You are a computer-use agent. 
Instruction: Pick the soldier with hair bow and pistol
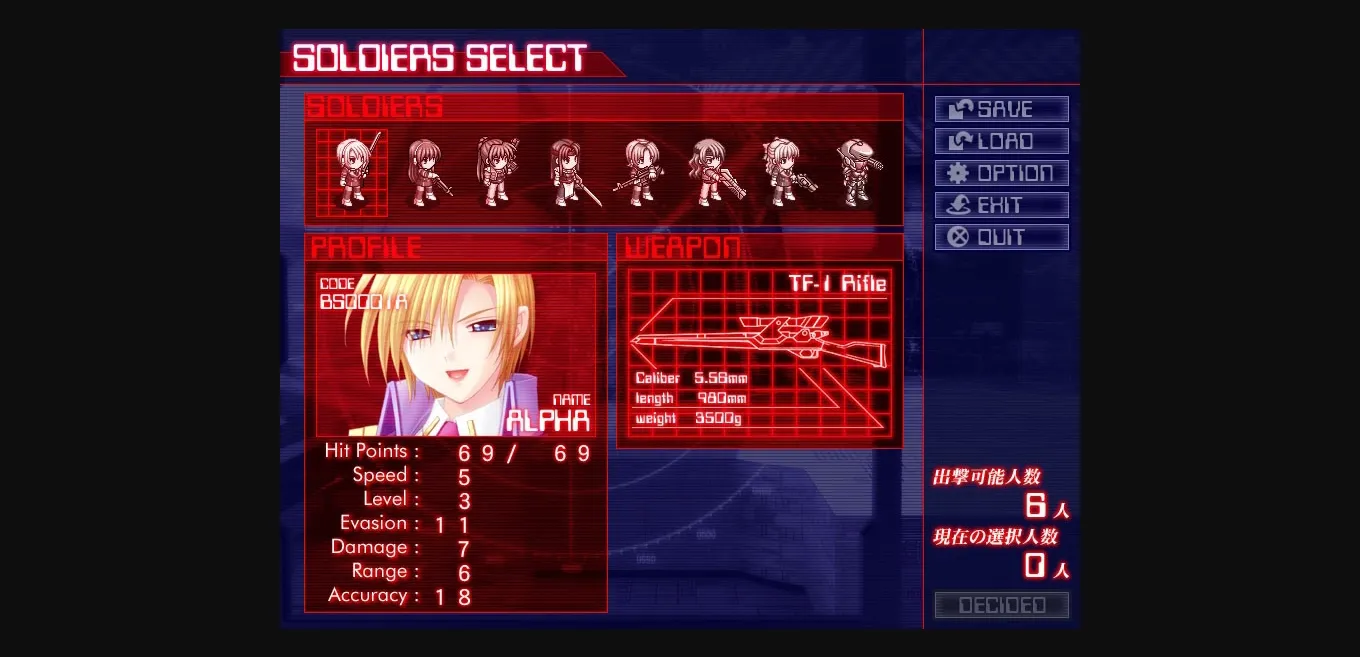pos(784,173)
